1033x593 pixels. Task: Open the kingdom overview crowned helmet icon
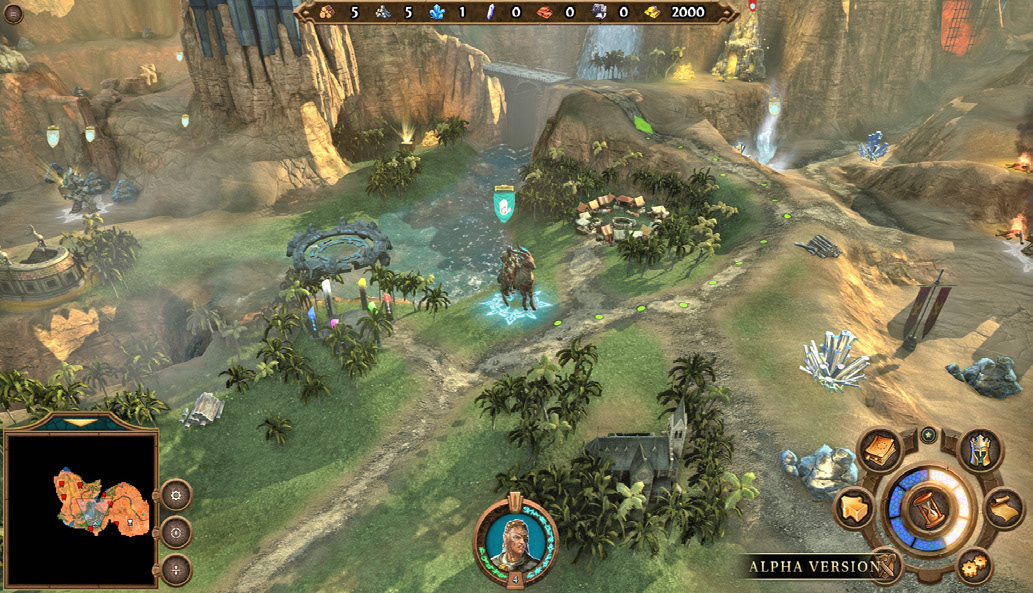point(980,450)
